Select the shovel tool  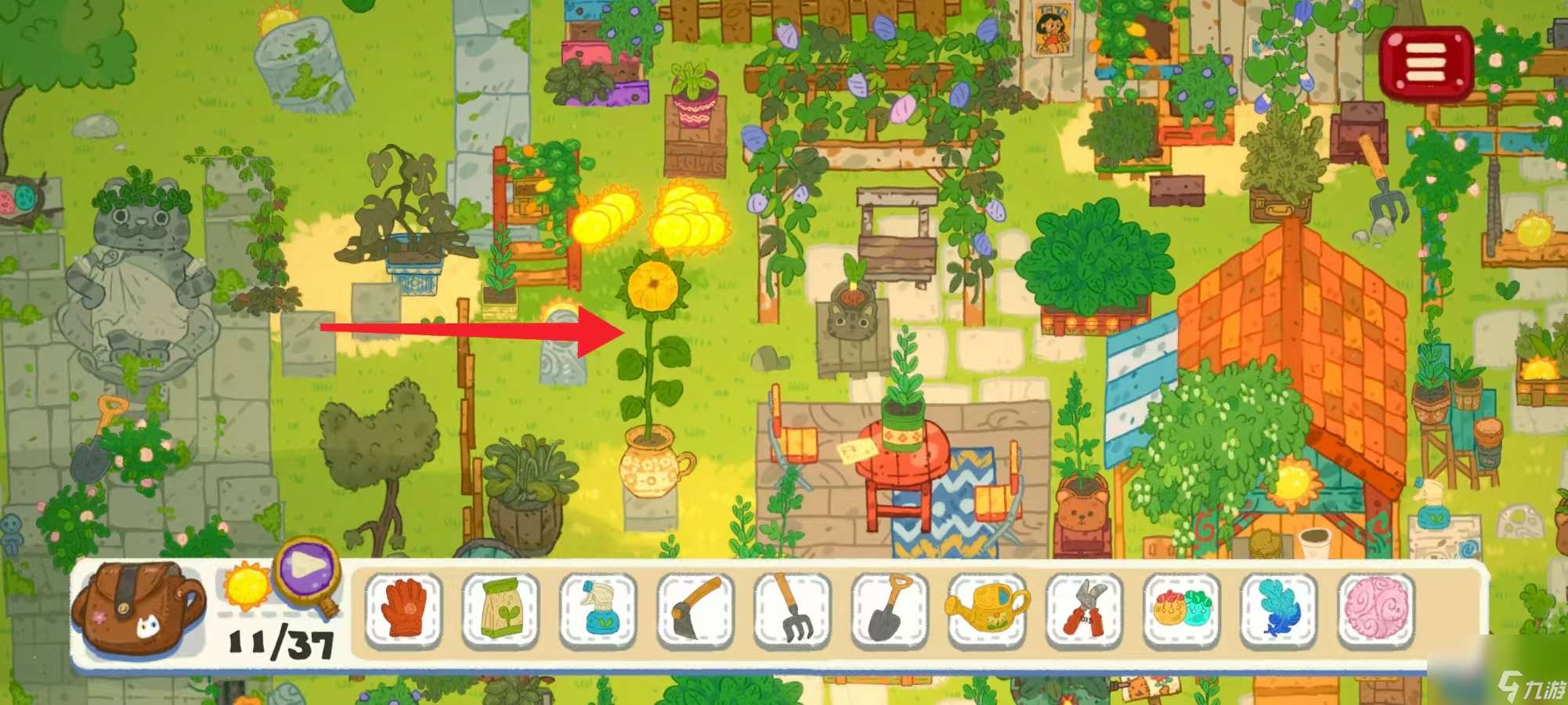coord(889,611)
